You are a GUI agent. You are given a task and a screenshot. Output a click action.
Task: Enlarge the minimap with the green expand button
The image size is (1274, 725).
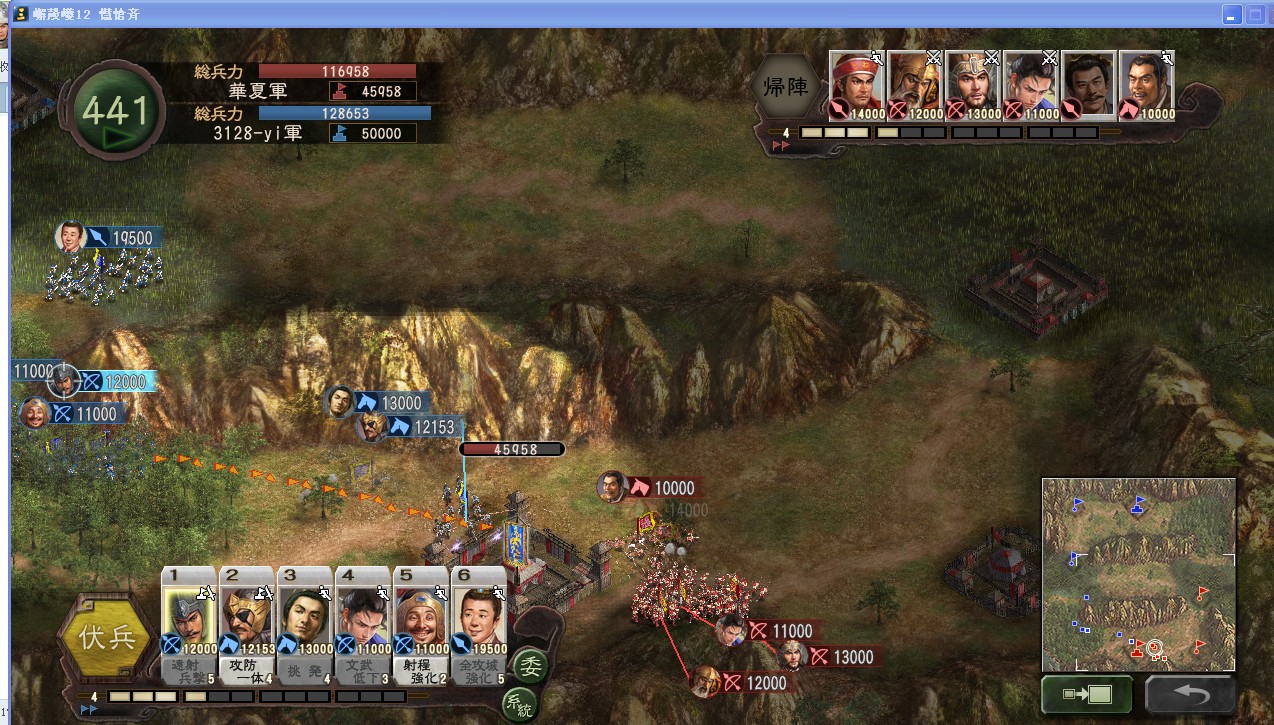[x=1086, y=694]
